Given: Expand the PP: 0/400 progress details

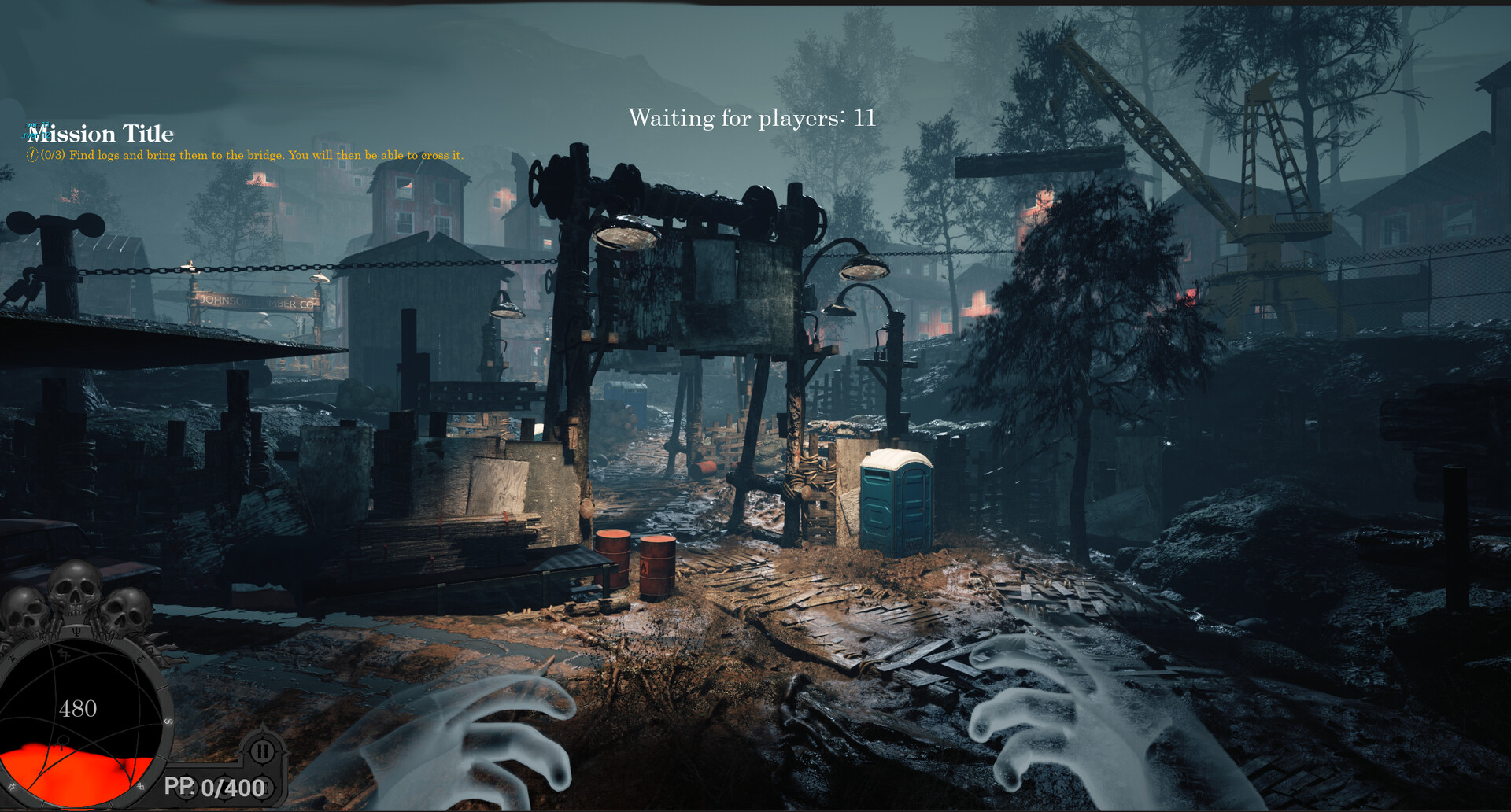Looking at the screenshot, I should pyautogui.click(x=216, y=786).
